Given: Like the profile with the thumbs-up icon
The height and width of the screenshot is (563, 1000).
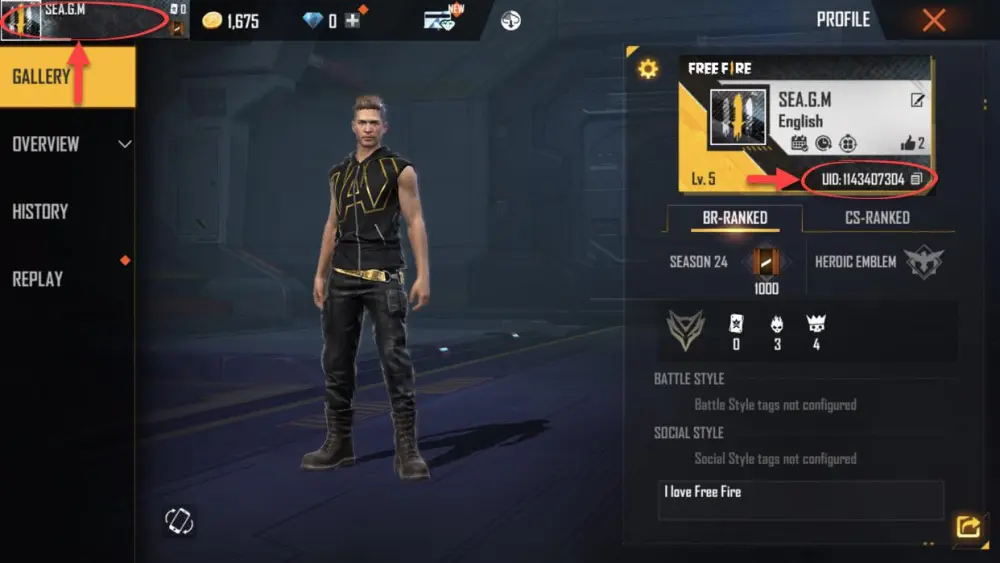Looking at the screenshot, I should (x=909, y=144).
